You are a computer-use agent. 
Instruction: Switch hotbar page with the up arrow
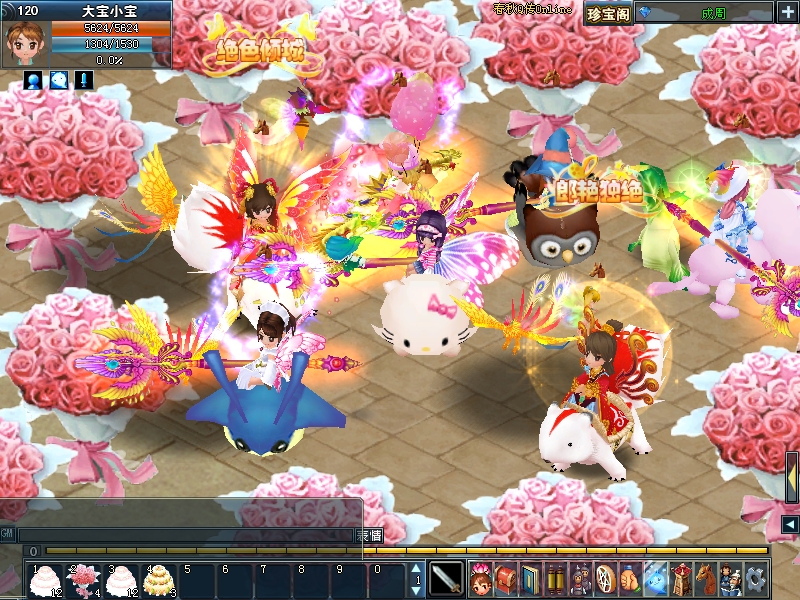tap(417, 570)
